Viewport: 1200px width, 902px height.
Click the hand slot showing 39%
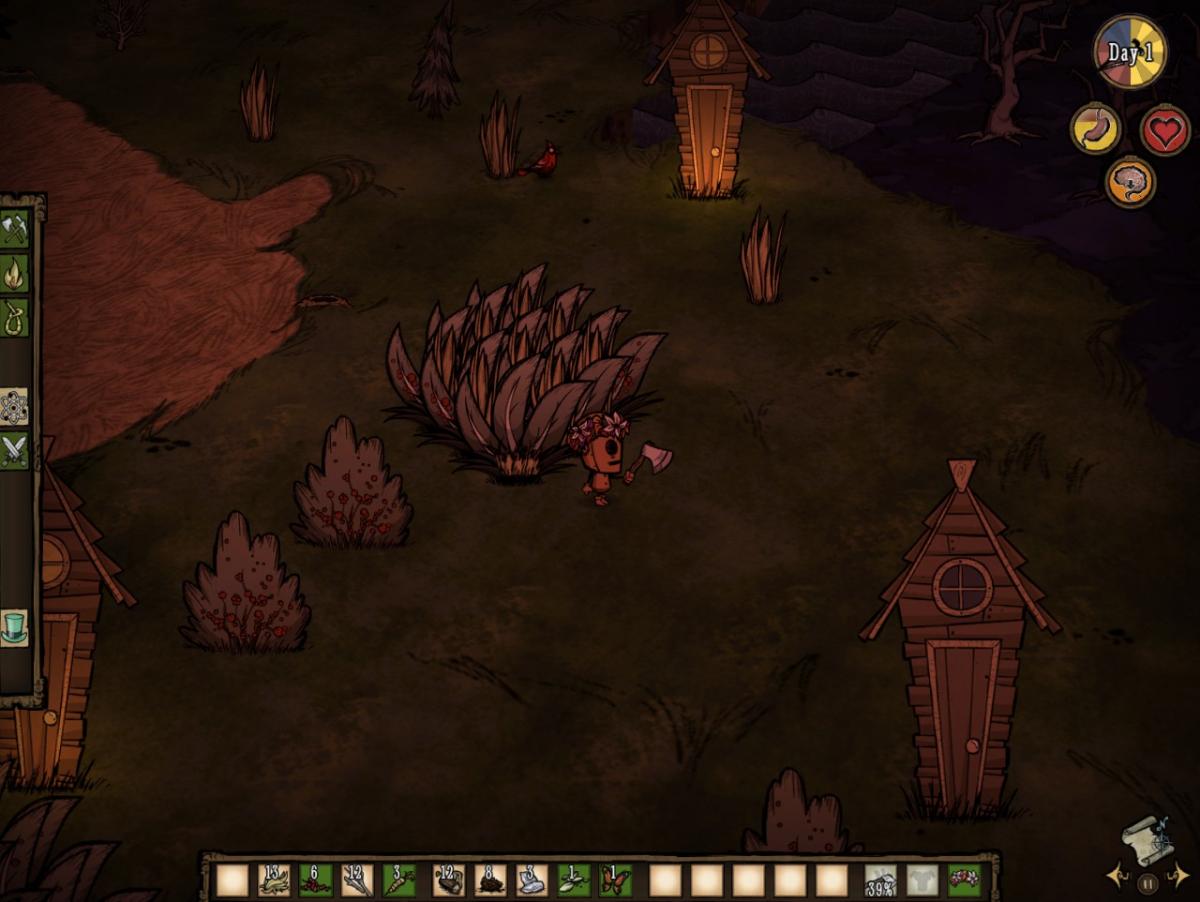point(880,880)
